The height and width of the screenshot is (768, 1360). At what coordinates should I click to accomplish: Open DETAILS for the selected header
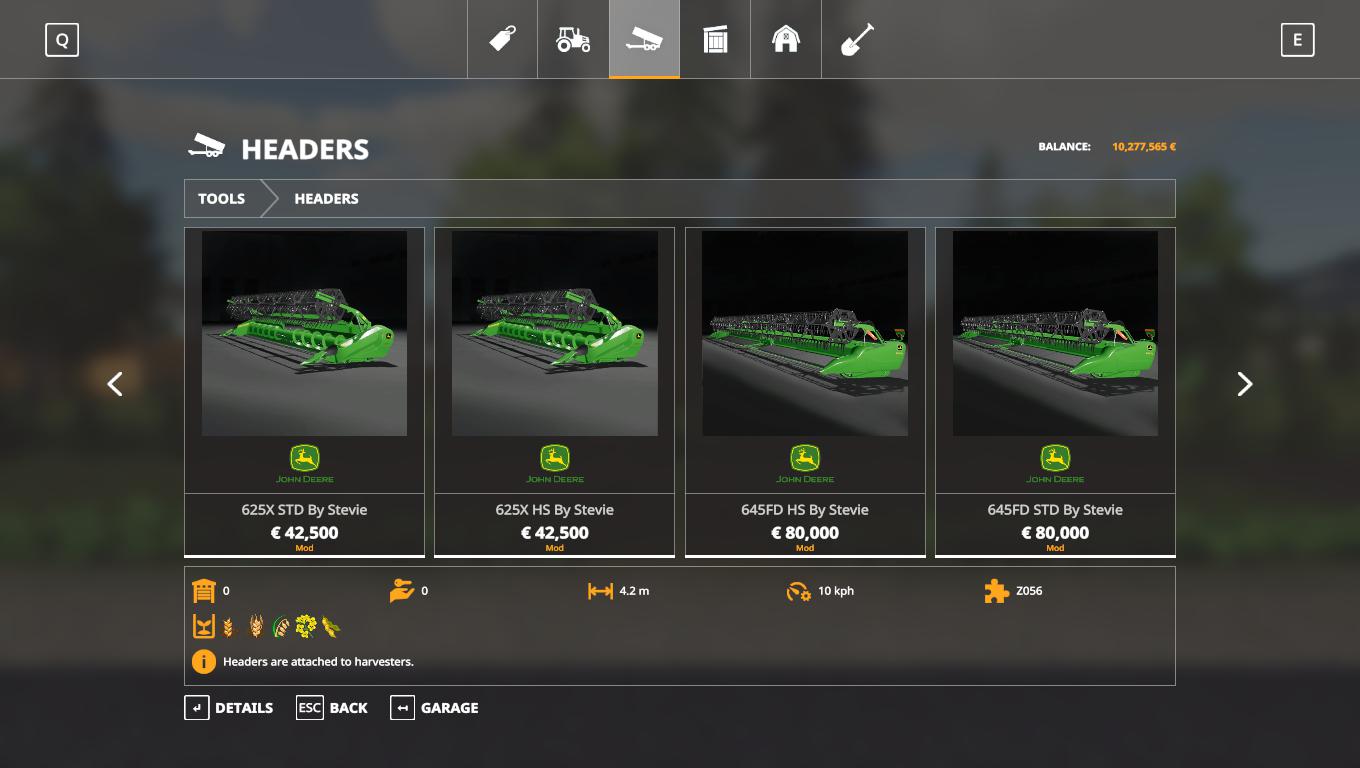pyautogui.click(x=229, y=708)
